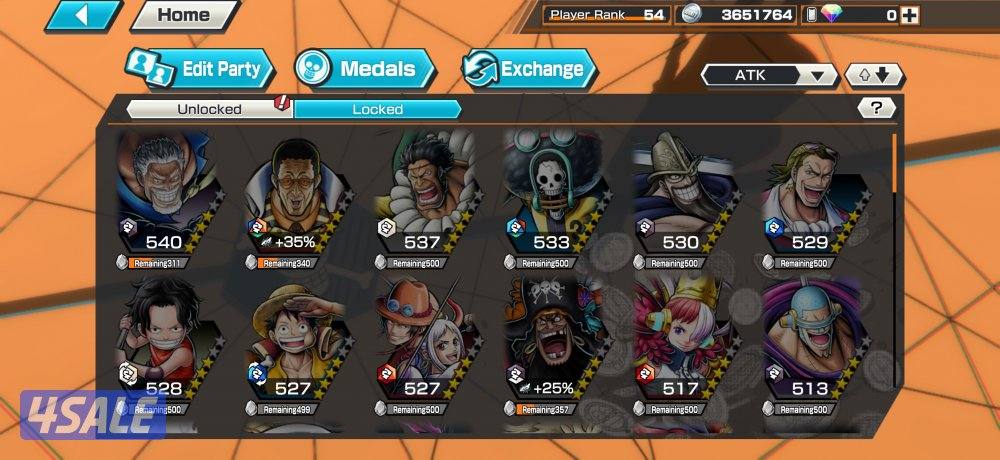Screen dimensions: 1000x460
Task: Select the character with 528 ATK
Action: (164, 347)
